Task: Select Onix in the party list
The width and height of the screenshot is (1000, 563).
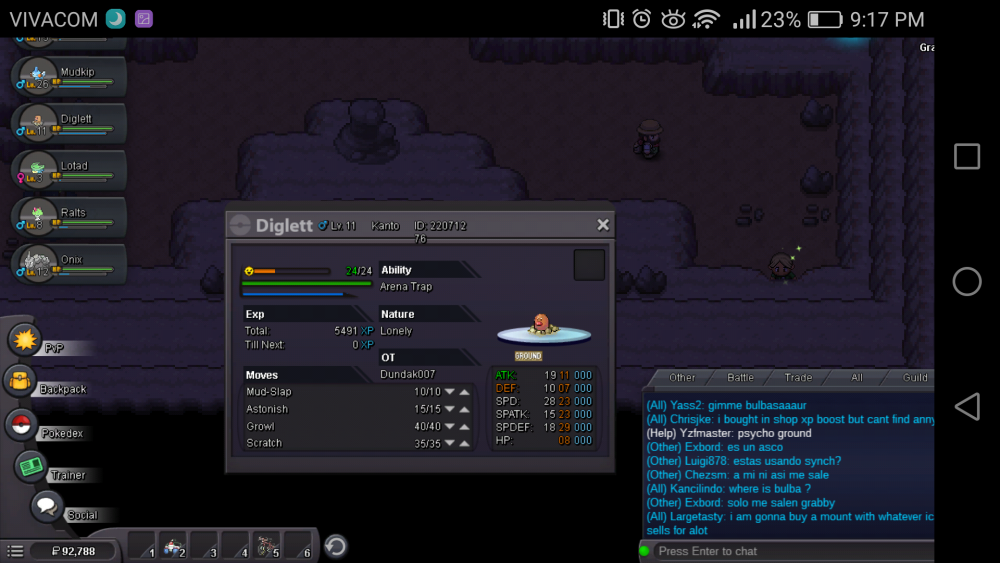Action: (68, 266)
